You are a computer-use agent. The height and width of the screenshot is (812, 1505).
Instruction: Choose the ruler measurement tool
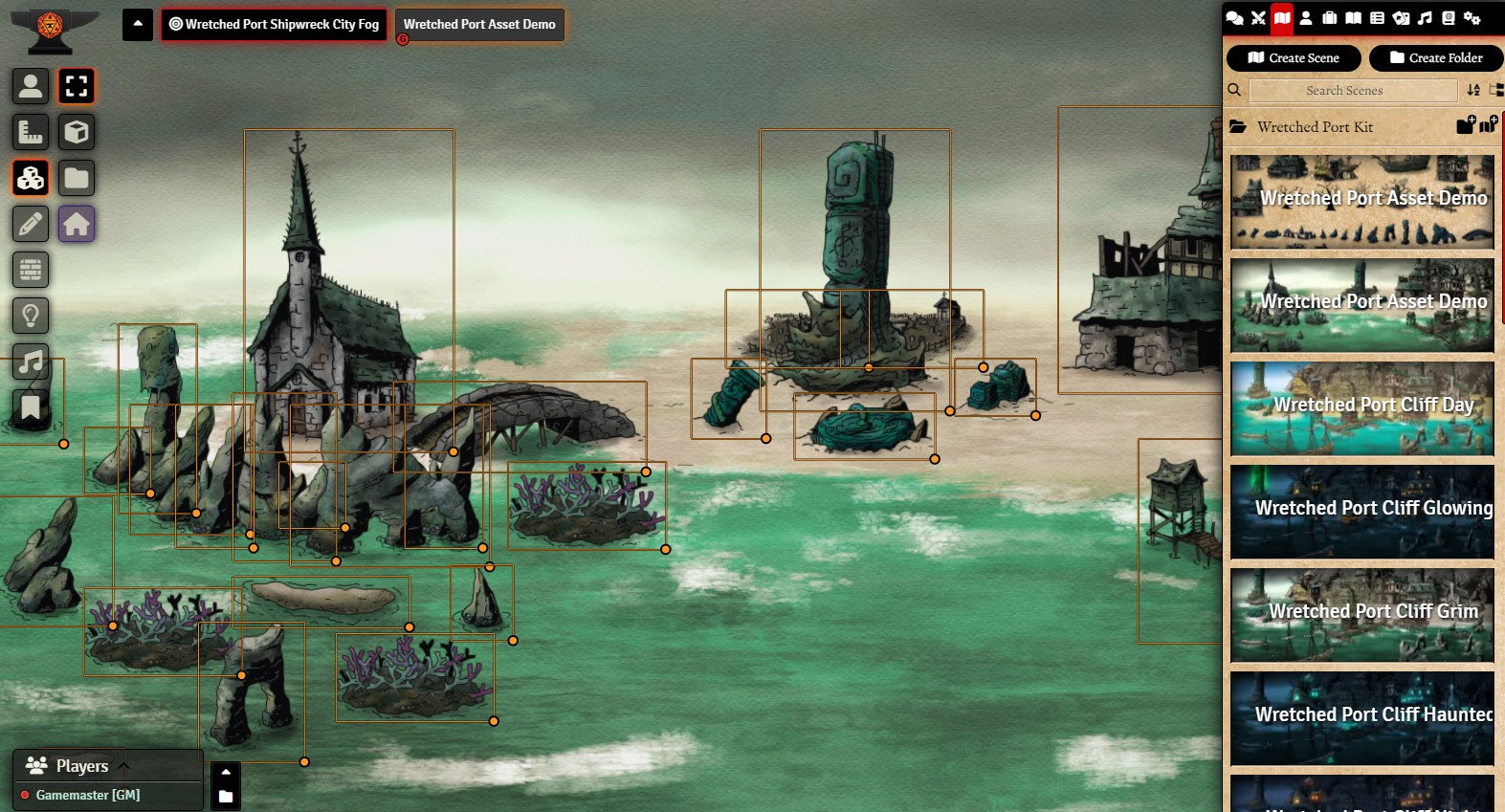[x=31, y=132]
